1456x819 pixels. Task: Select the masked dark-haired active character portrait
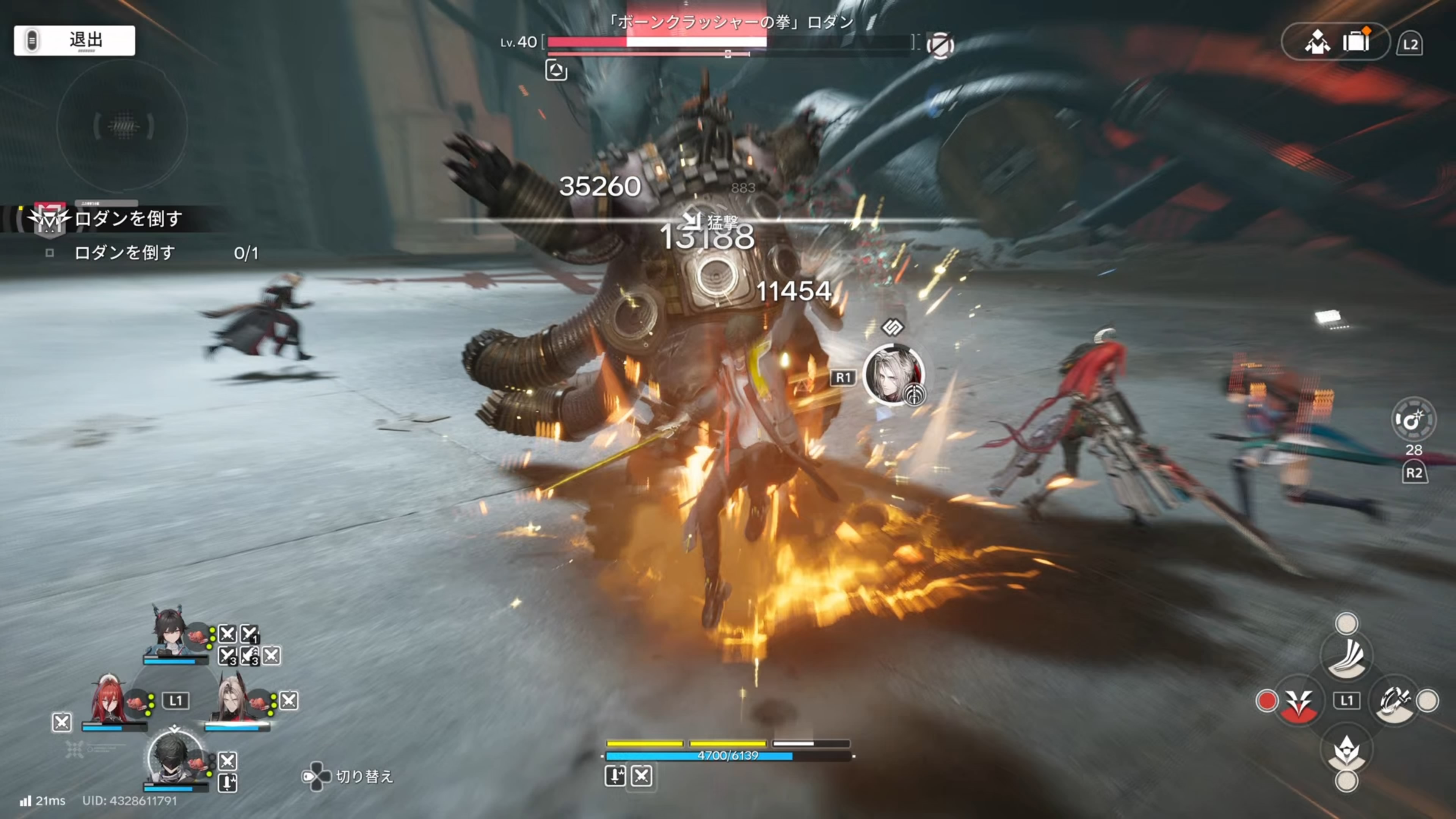coord(174,756)
